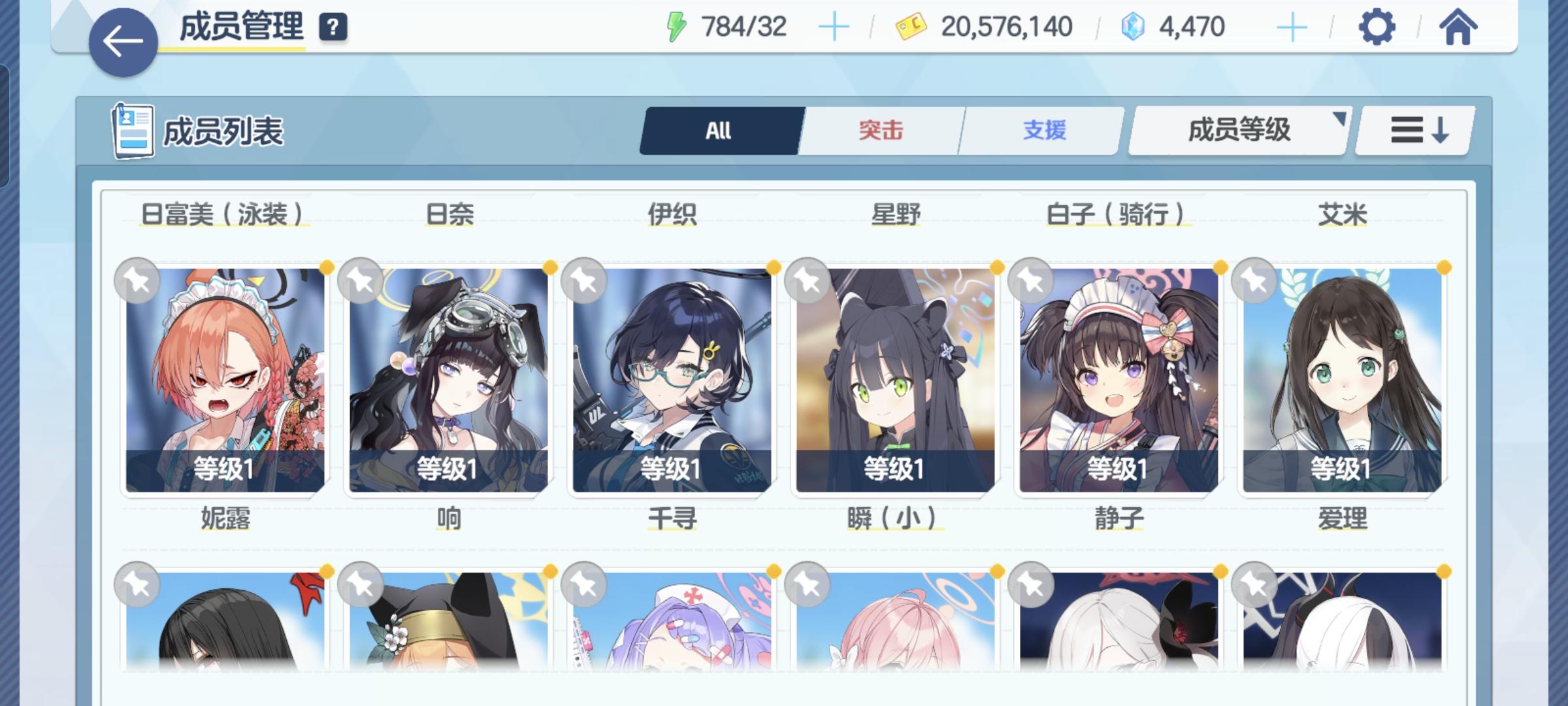Click the green lightning energy icon
This screenshot has width=1568, height=706.
pyautogui.click(x=678, y=26)
